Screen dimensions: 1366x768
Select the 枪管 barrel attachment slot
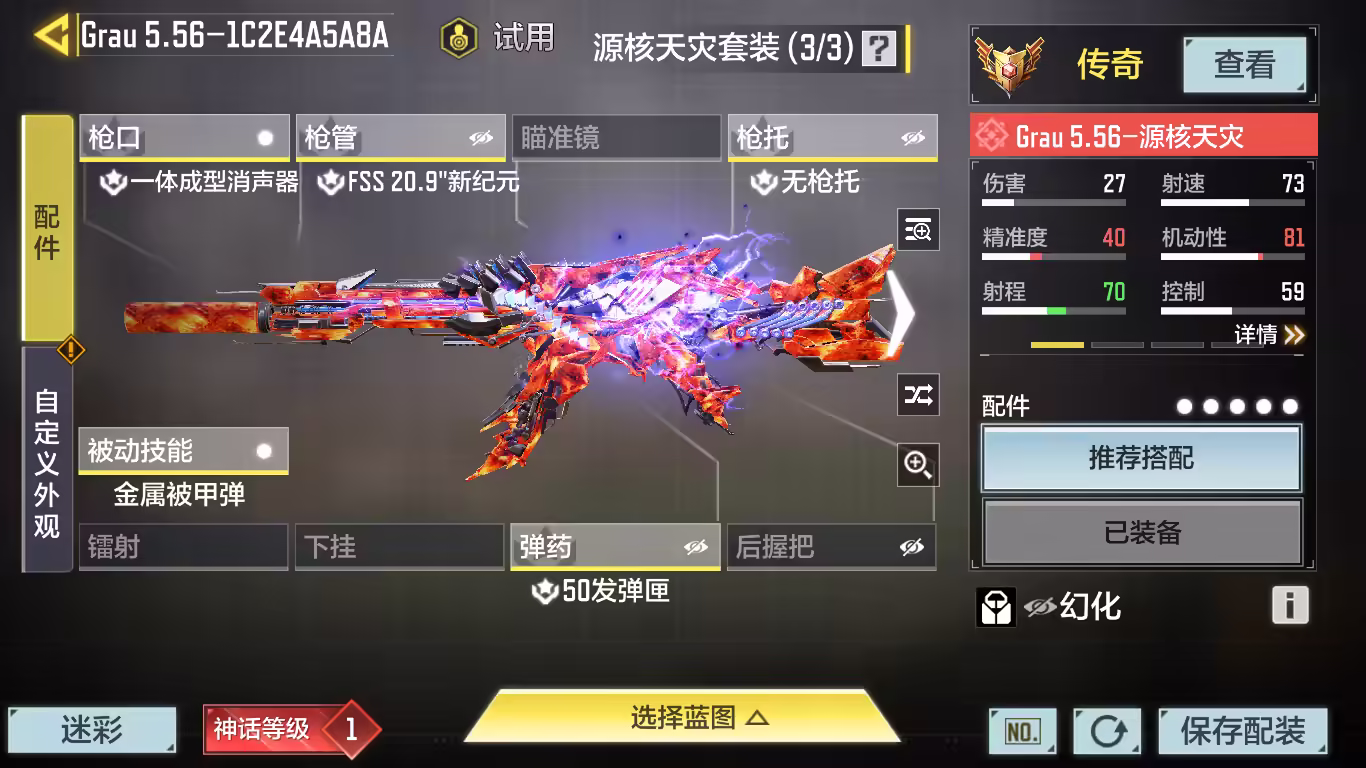[400, 138]
